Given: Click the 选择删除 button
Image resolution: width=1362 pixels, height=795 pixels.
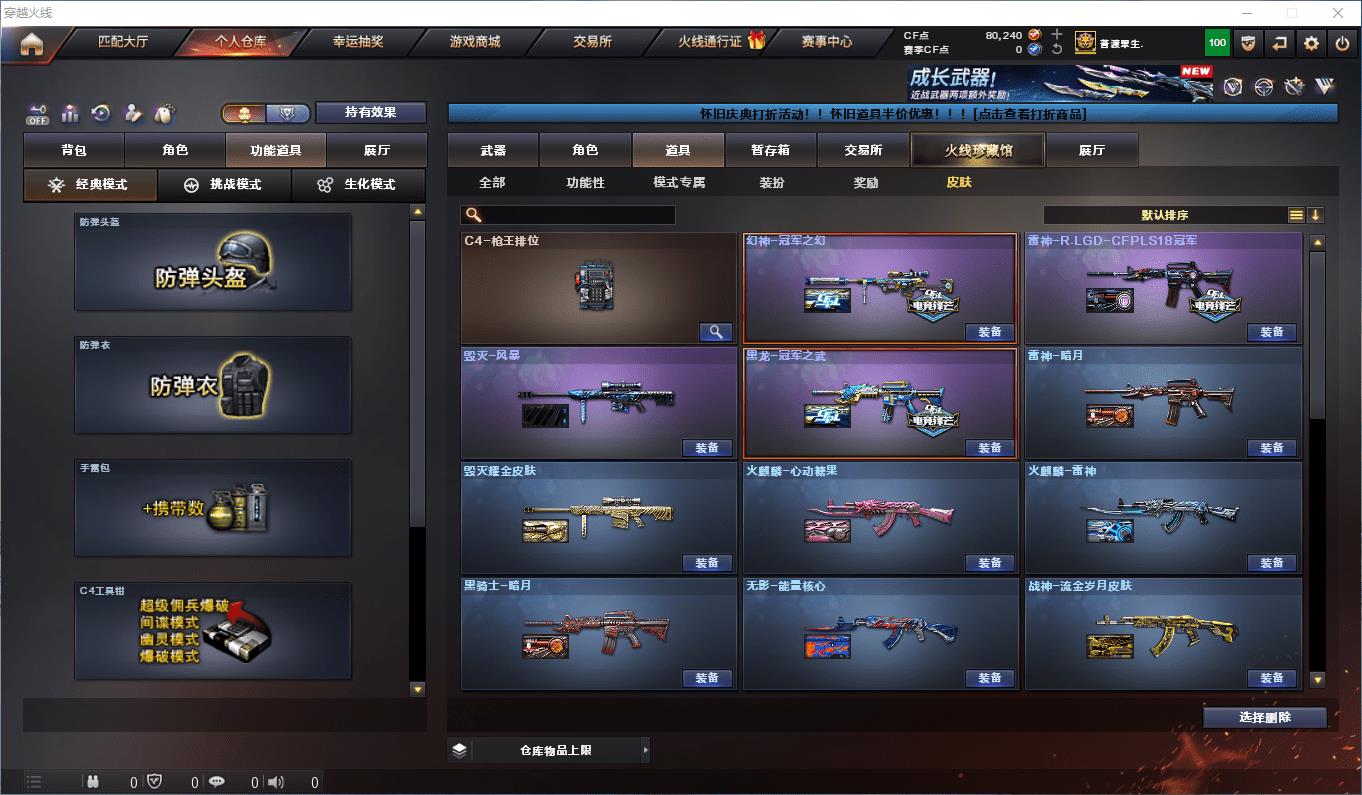Looking at the screenshot, I should (x=1264, y=717).
